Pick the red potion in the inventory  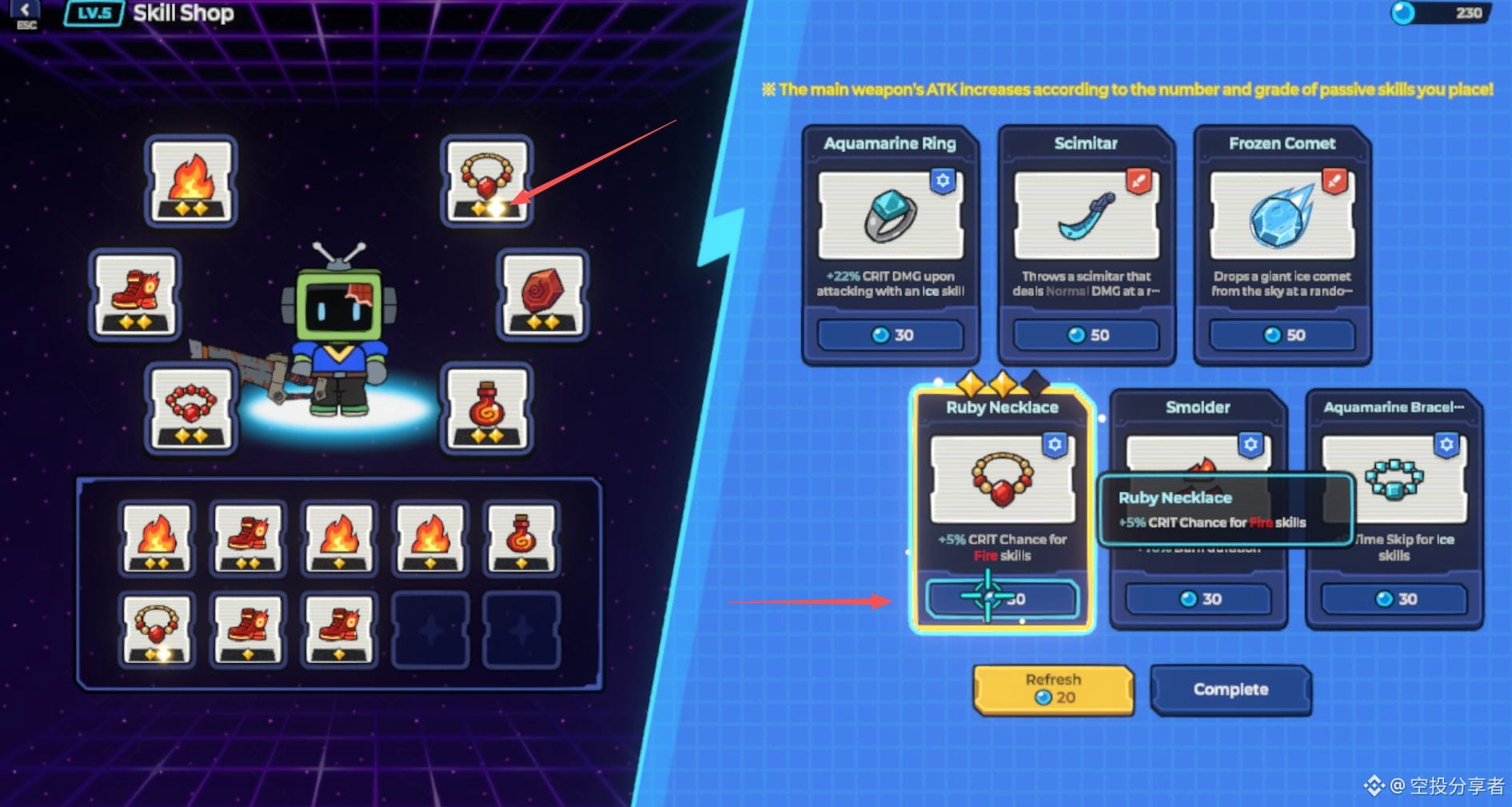(x=521, y=538)
